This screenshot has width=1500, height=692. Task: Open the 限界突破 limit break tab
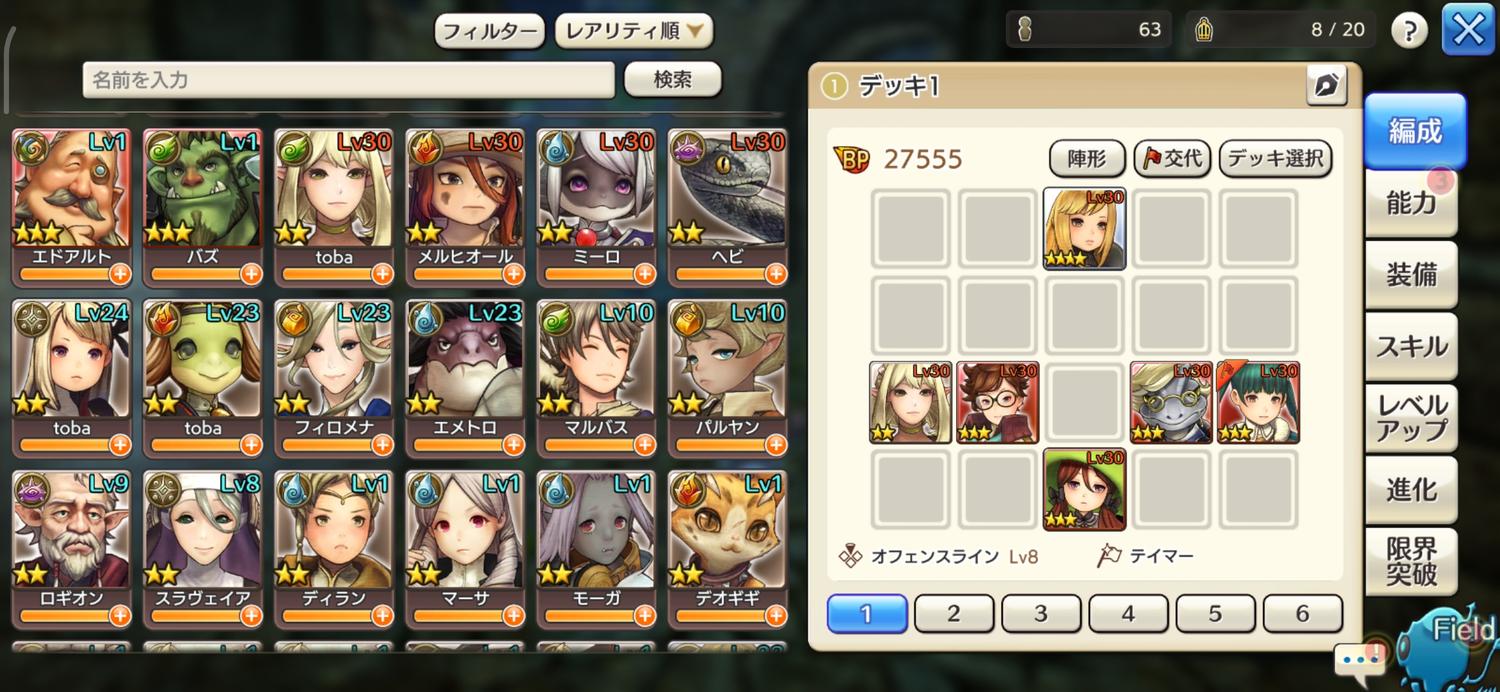[1411, 561]
